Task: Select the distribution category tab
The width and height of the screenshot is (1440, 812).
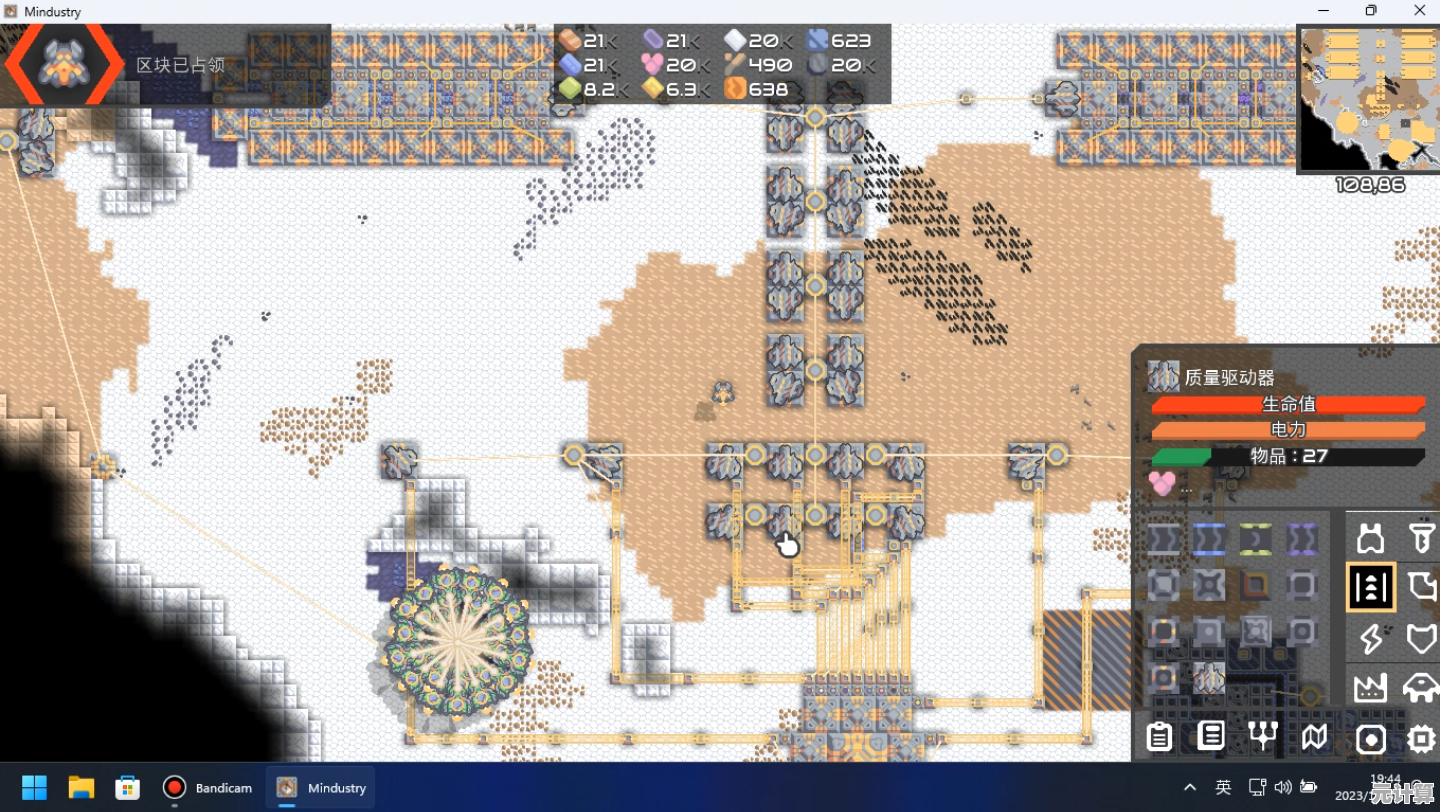Action: [x=1371, y=587]
